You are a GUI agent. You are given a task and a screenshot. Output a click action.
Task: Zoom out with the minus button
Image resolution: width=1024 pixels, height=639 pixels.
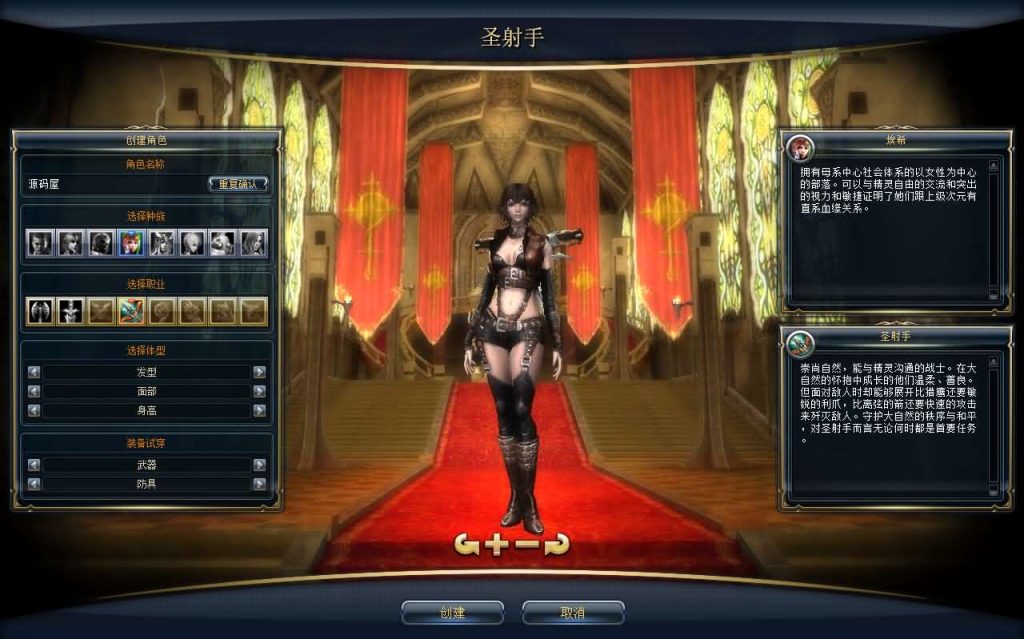tap(527, 544)
